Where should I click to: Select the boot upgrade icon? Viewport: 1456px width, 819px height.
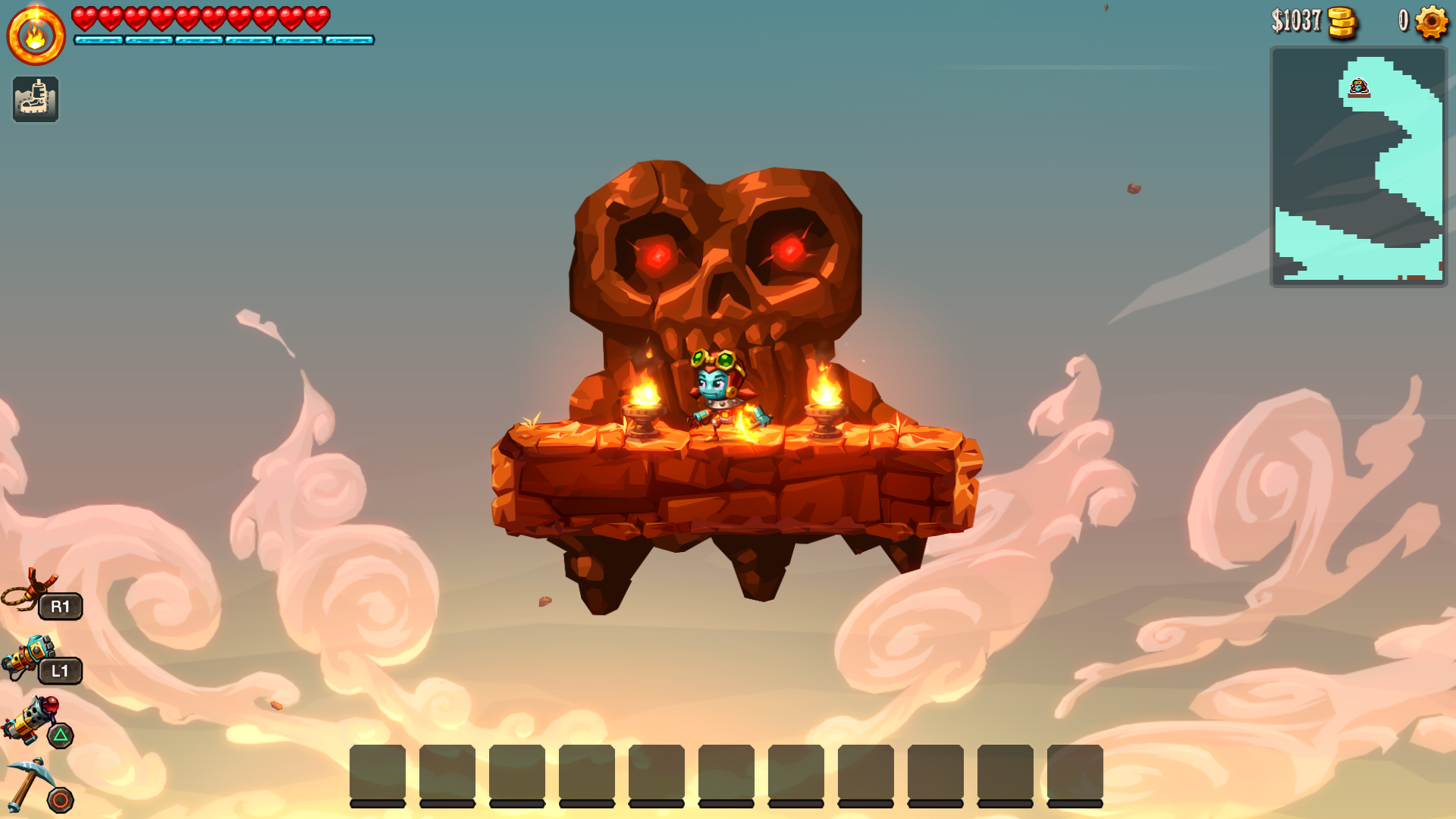point(36,99)
